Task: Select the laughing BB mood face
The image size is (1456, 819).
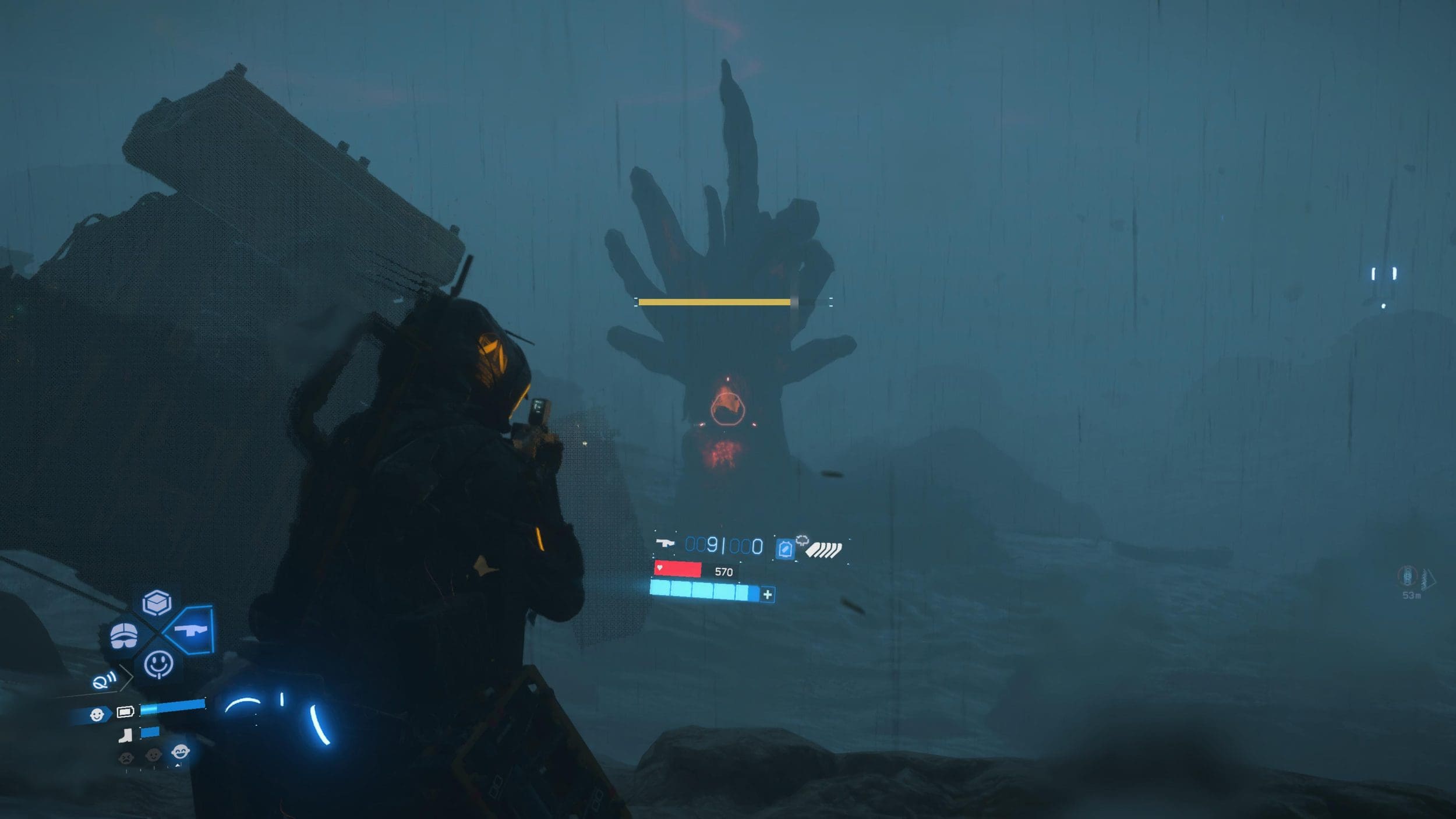Action: (181, 752)
